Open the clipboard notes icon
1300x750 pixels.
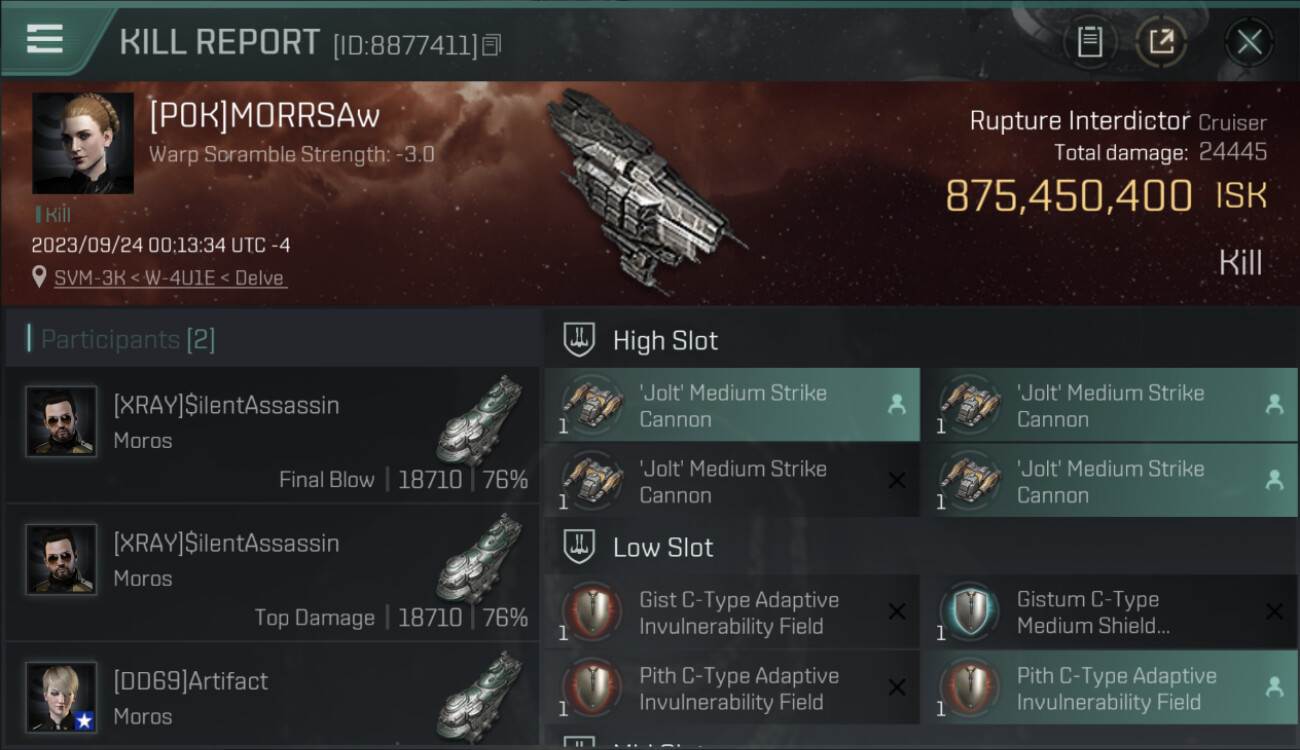tap(1089, 42)
